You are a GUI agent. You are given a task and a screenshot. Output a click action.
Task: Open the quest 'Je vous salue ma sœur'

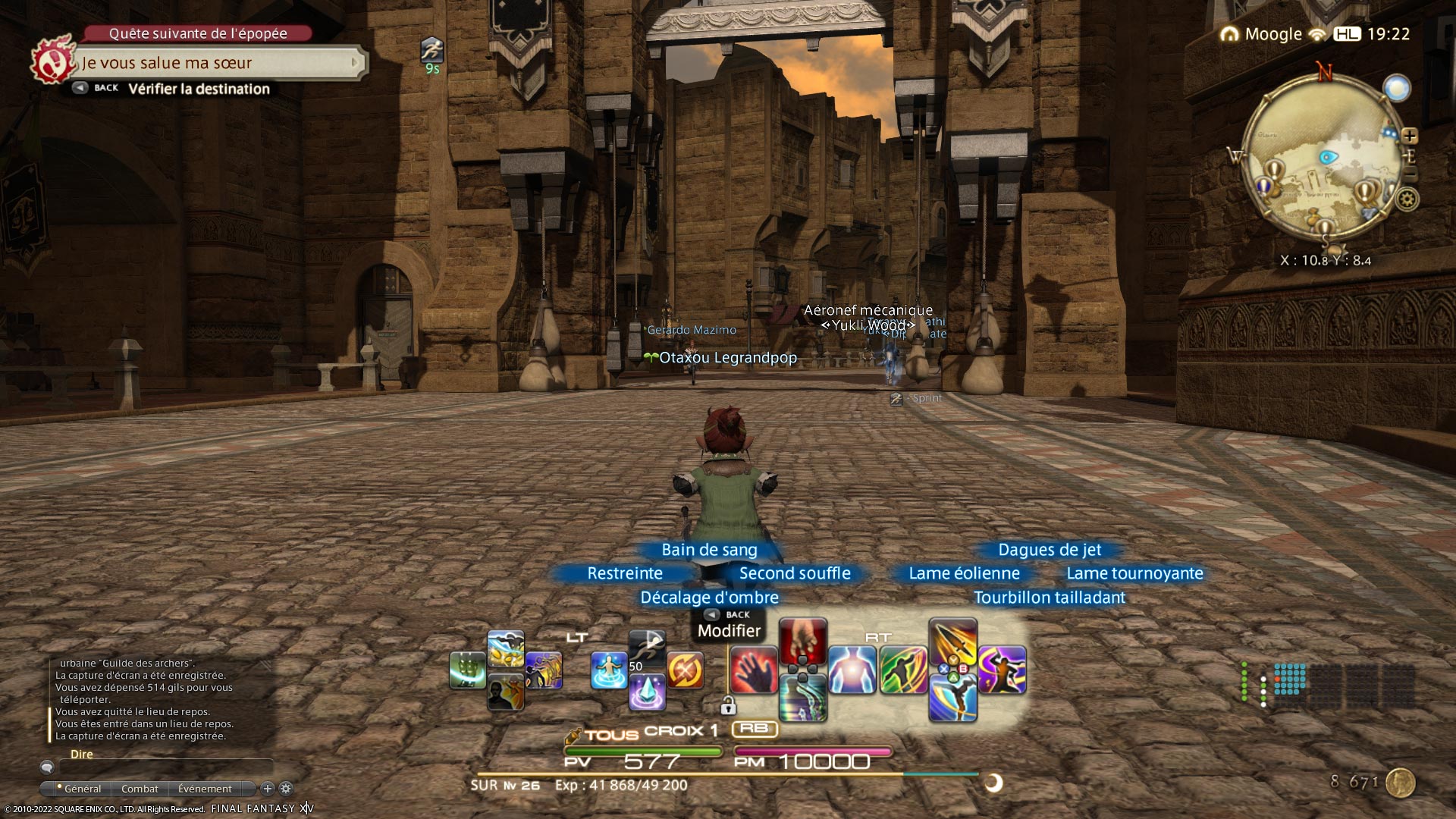point(220,64)
